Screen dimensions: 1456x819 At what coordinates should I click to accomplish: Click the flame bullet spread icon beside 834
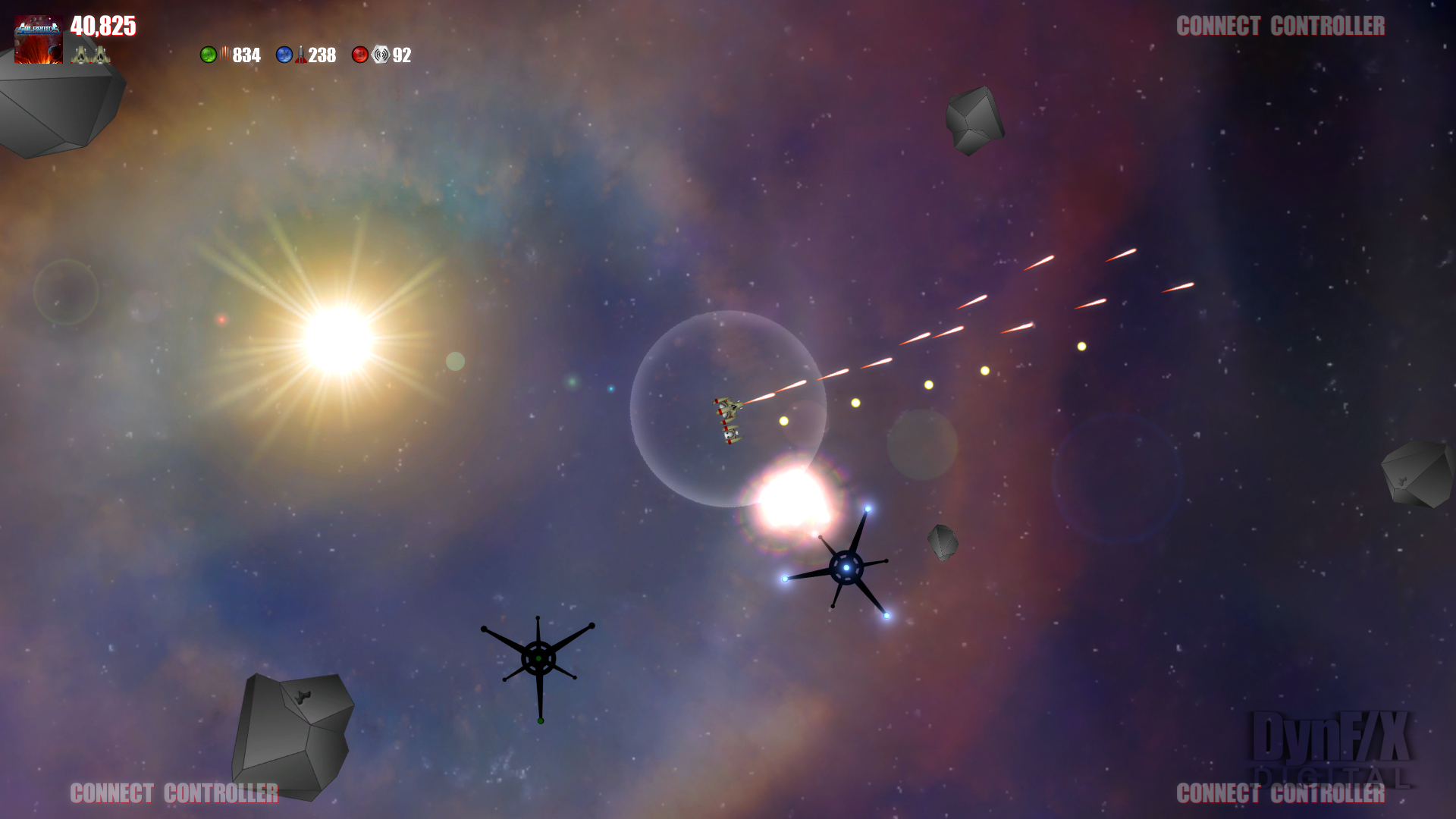point(225,55)
